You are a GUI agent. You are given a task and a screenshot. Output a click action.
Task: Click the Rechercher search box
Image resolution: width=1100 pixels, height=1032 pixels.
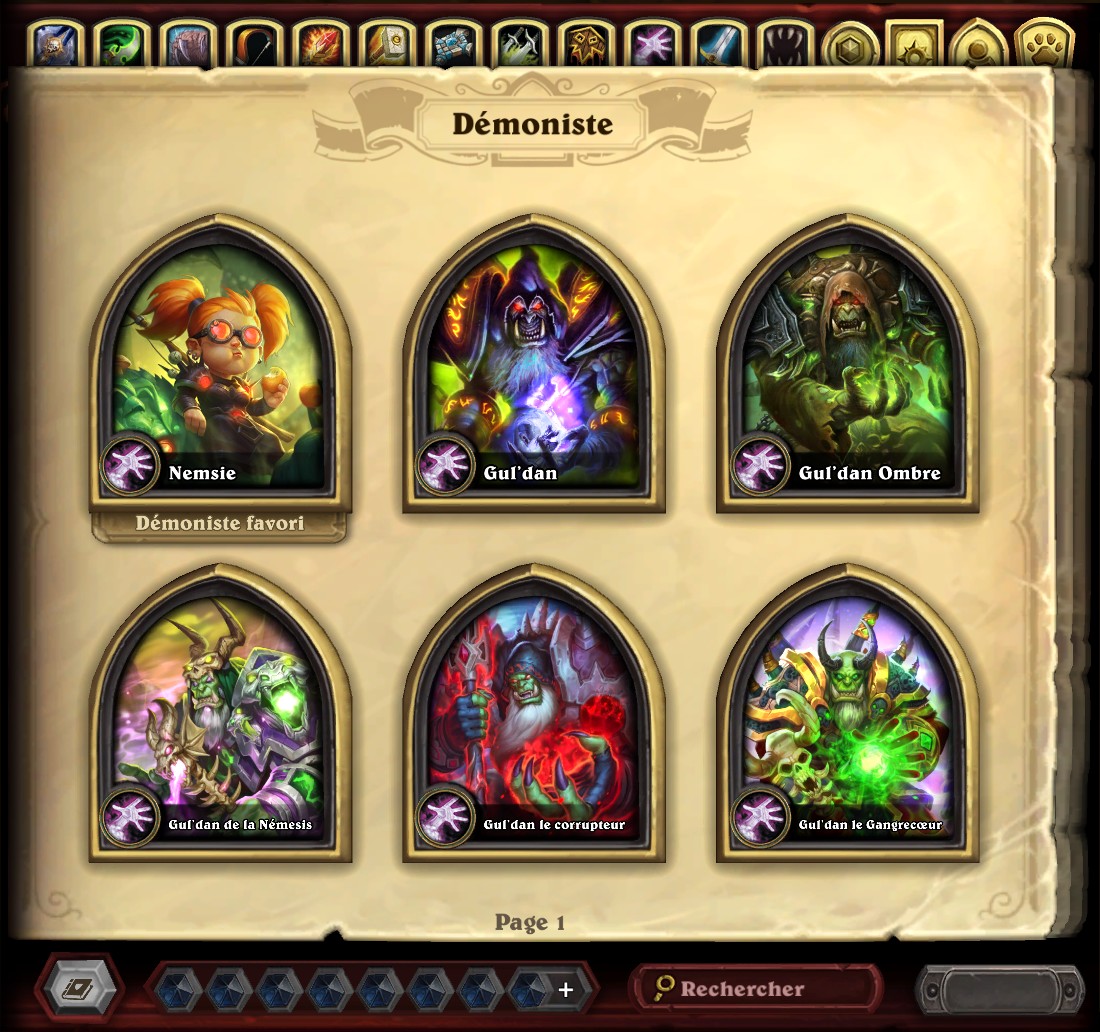point(756,989)
